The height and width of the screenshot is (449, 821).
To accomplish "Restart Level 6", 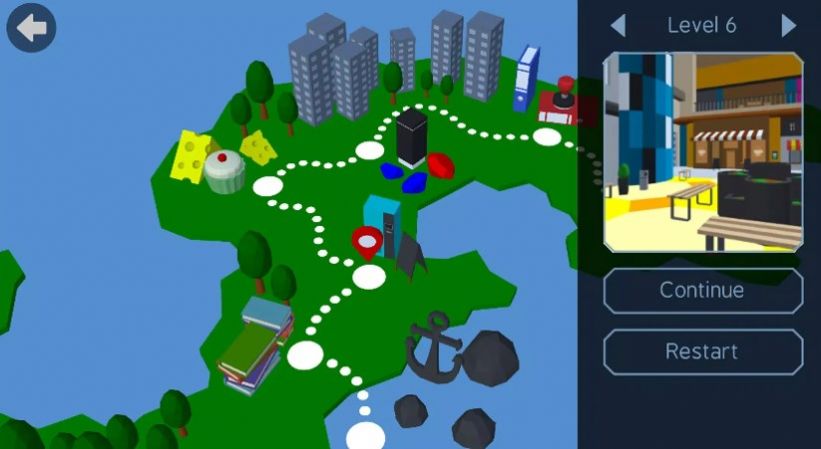I will pyautogui.click(x=702, y=352).
